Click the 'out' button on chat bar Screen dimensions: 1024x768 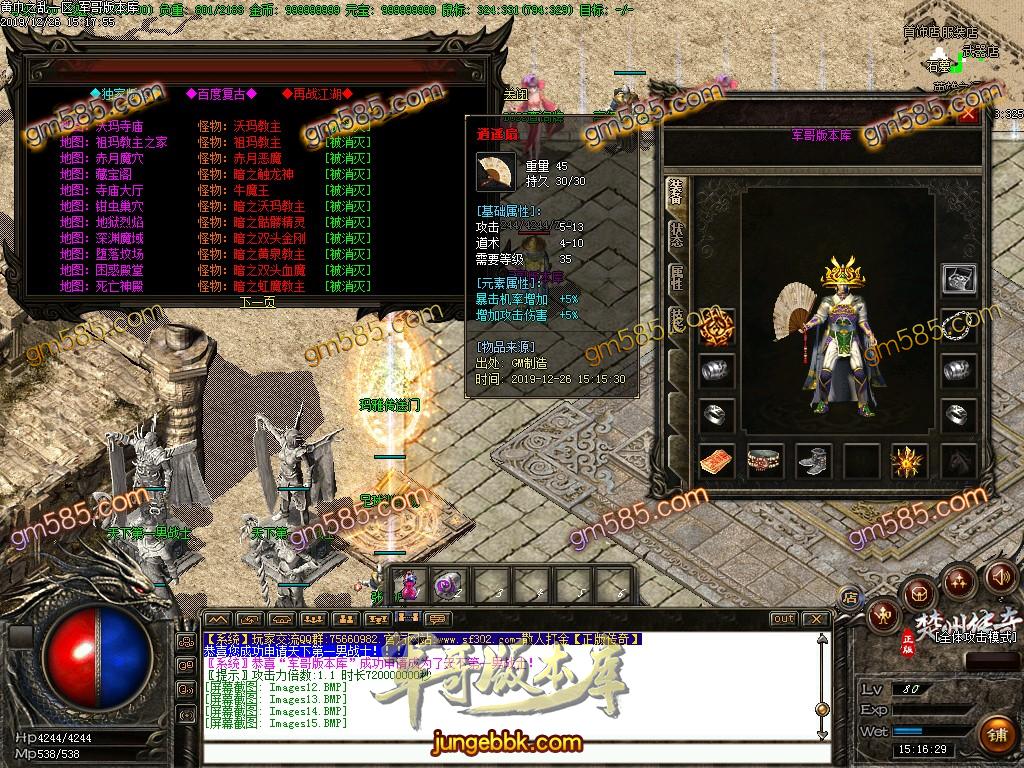click(783, 619)
